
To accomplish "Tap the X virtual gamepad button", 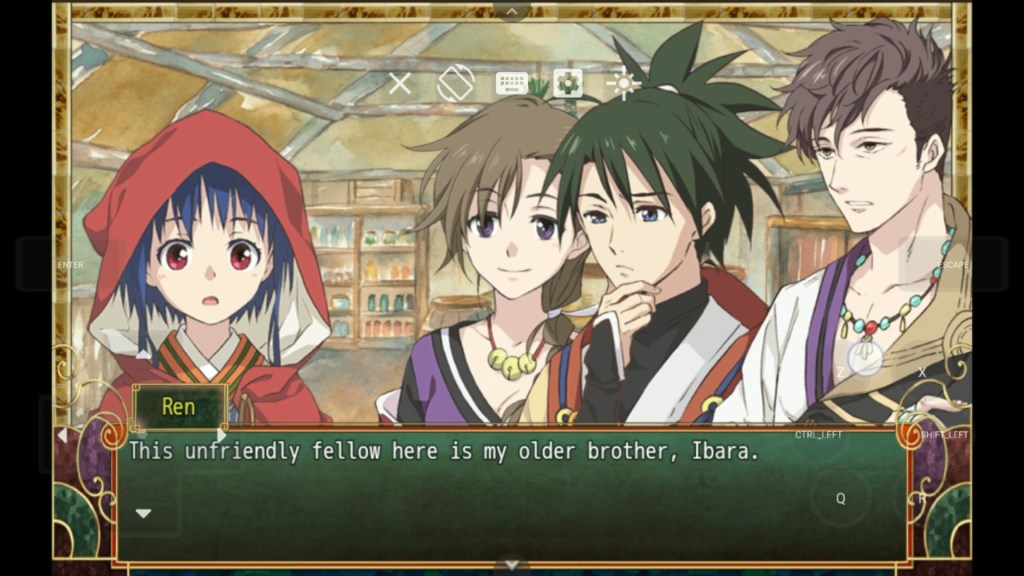I will 922,372.
